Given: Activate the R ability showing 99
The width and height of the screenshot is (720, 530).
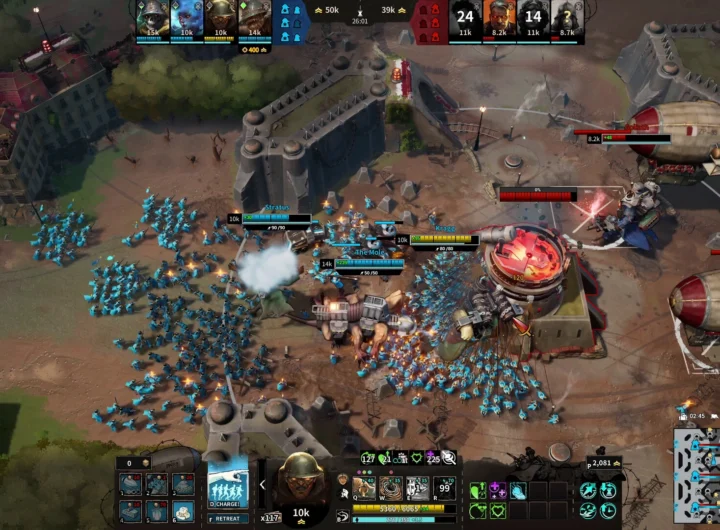Looking at the screenshot, I should 446,488.
